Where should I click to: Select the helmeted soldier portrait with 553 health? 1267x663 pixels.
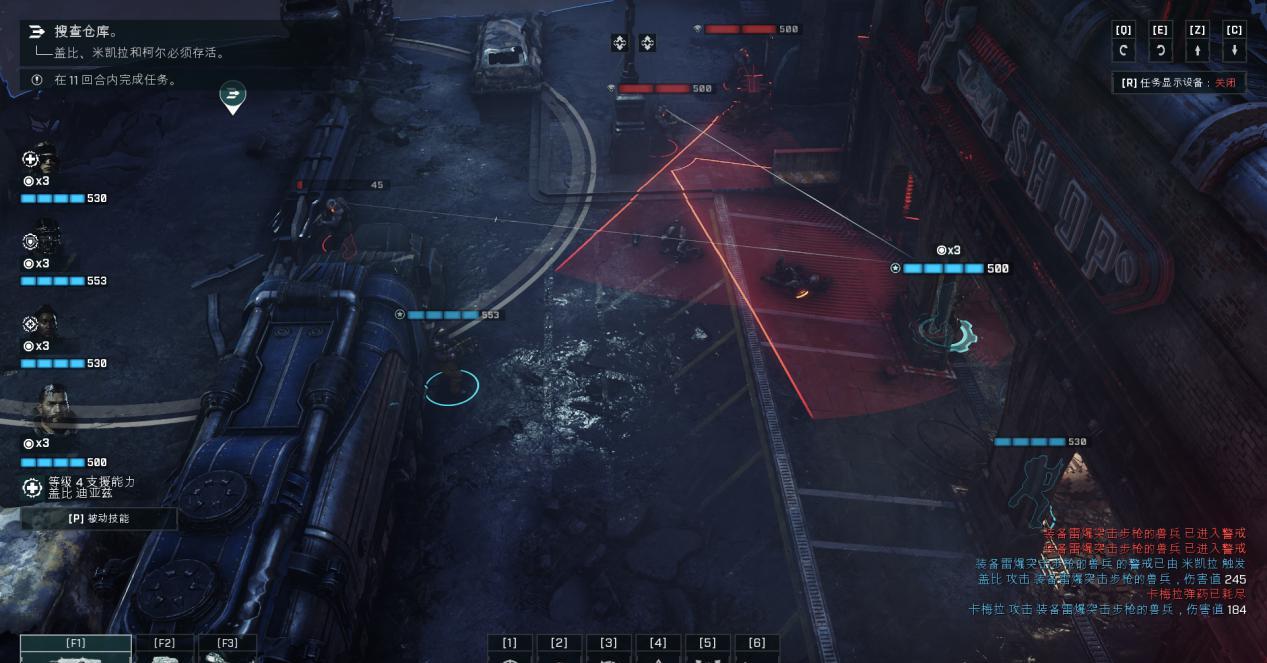[45, 240]
